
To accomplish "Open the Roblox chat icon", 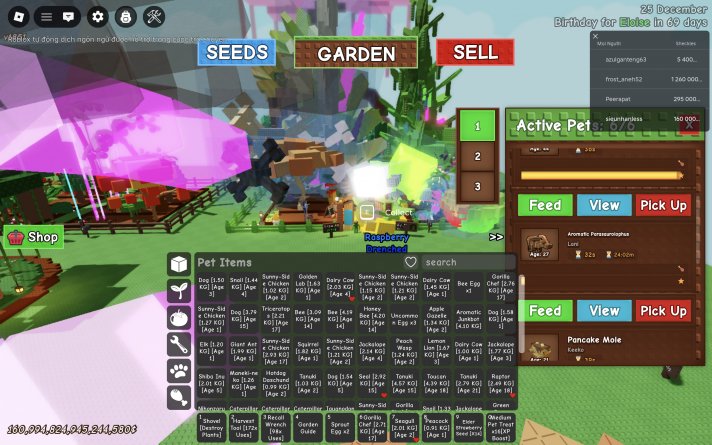I will [x=69, y=16].
